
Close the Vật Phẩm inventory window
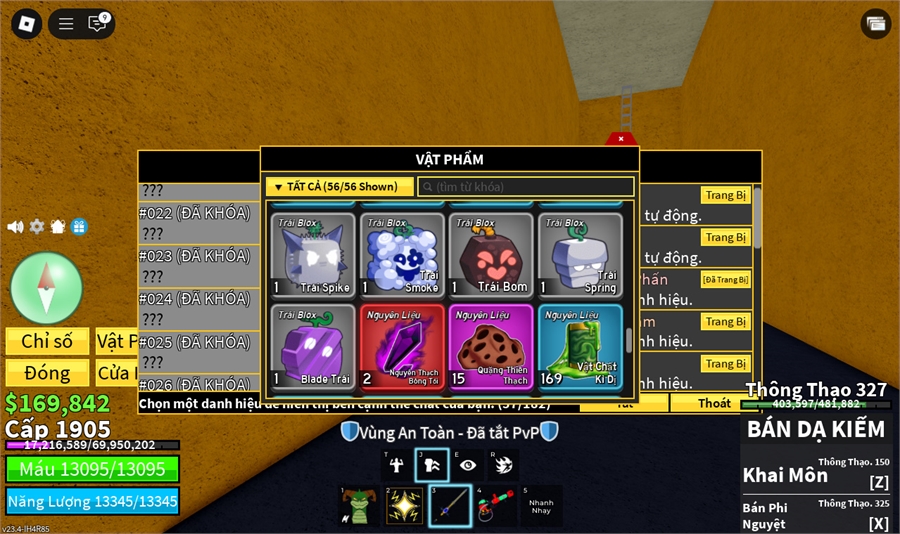[x=621, y=139]
